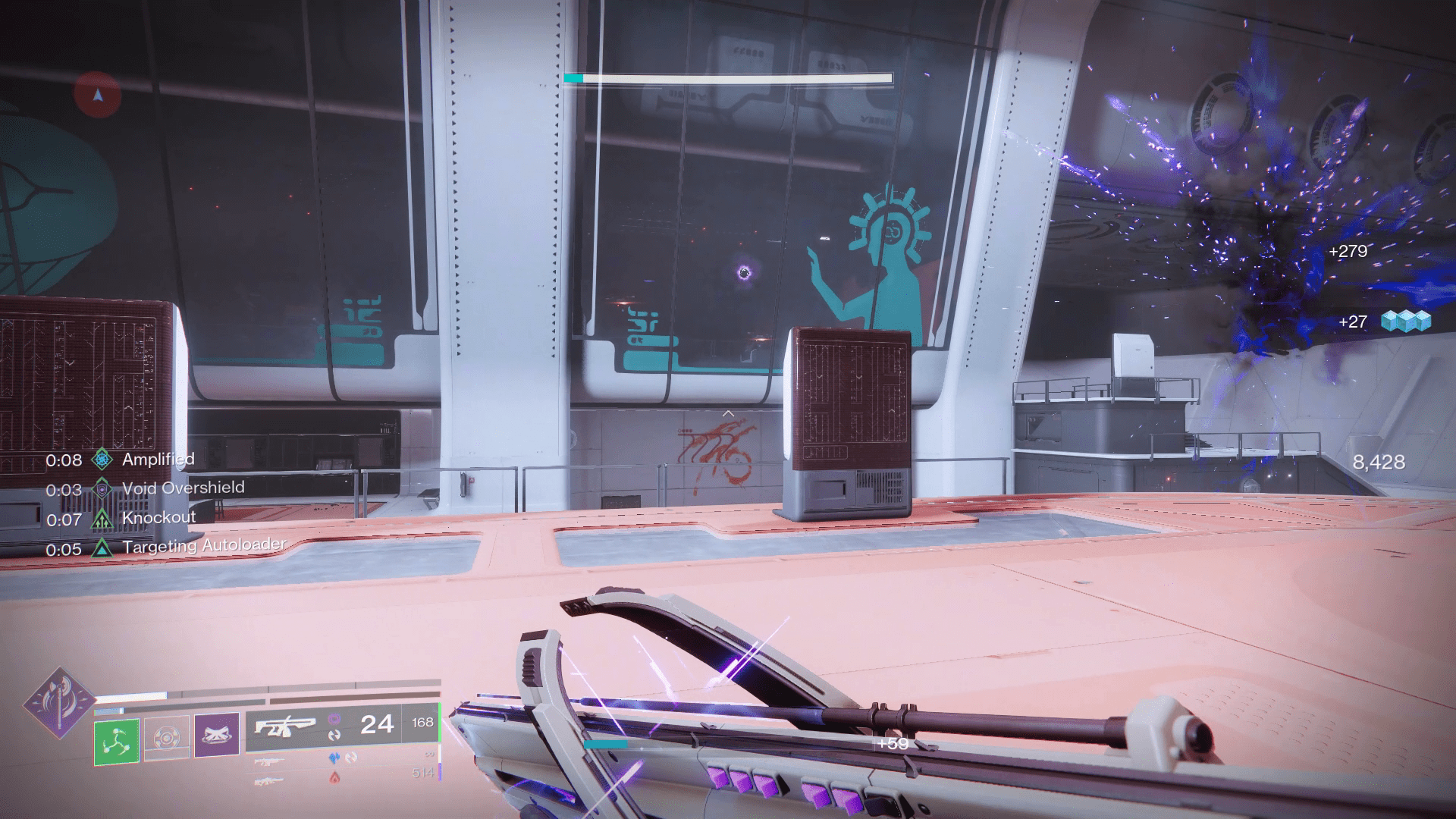Toggle the purple weapon perk indicator

click(335, 720)
